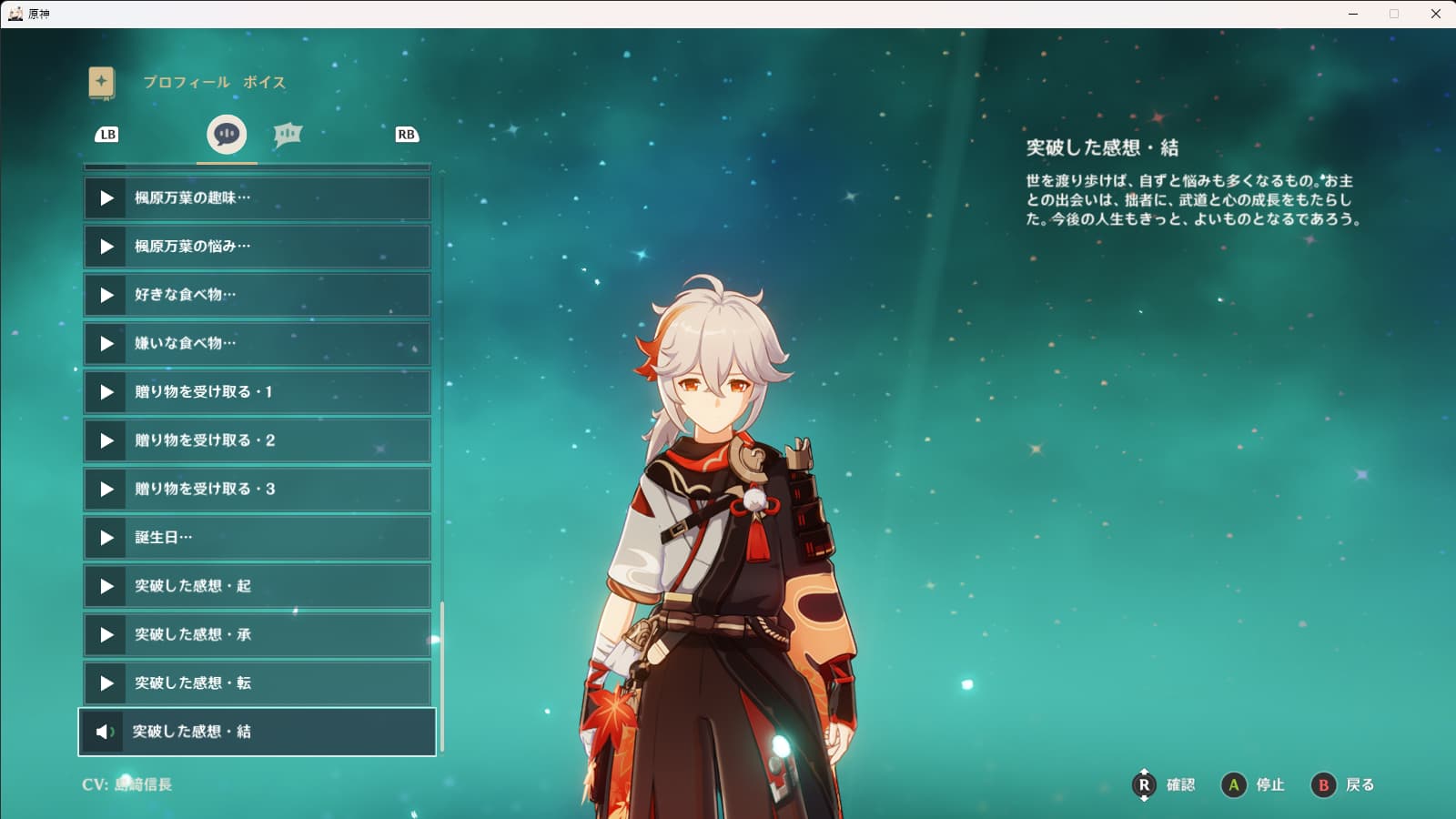Image resolution: width=1456 pixels, height=819 pixels.
Task: Switch to the selected speech-bubble conversation voice tab
Action: coord(227,135)
